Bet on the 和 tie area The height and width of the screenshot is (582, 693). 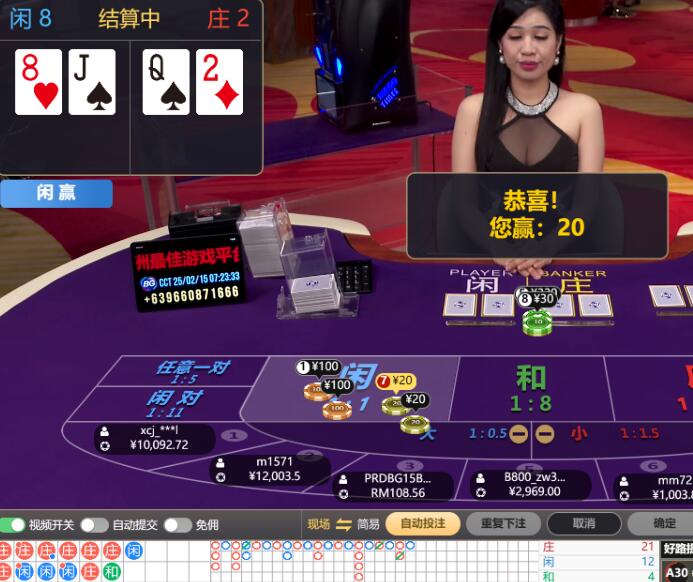pos(531,386)
